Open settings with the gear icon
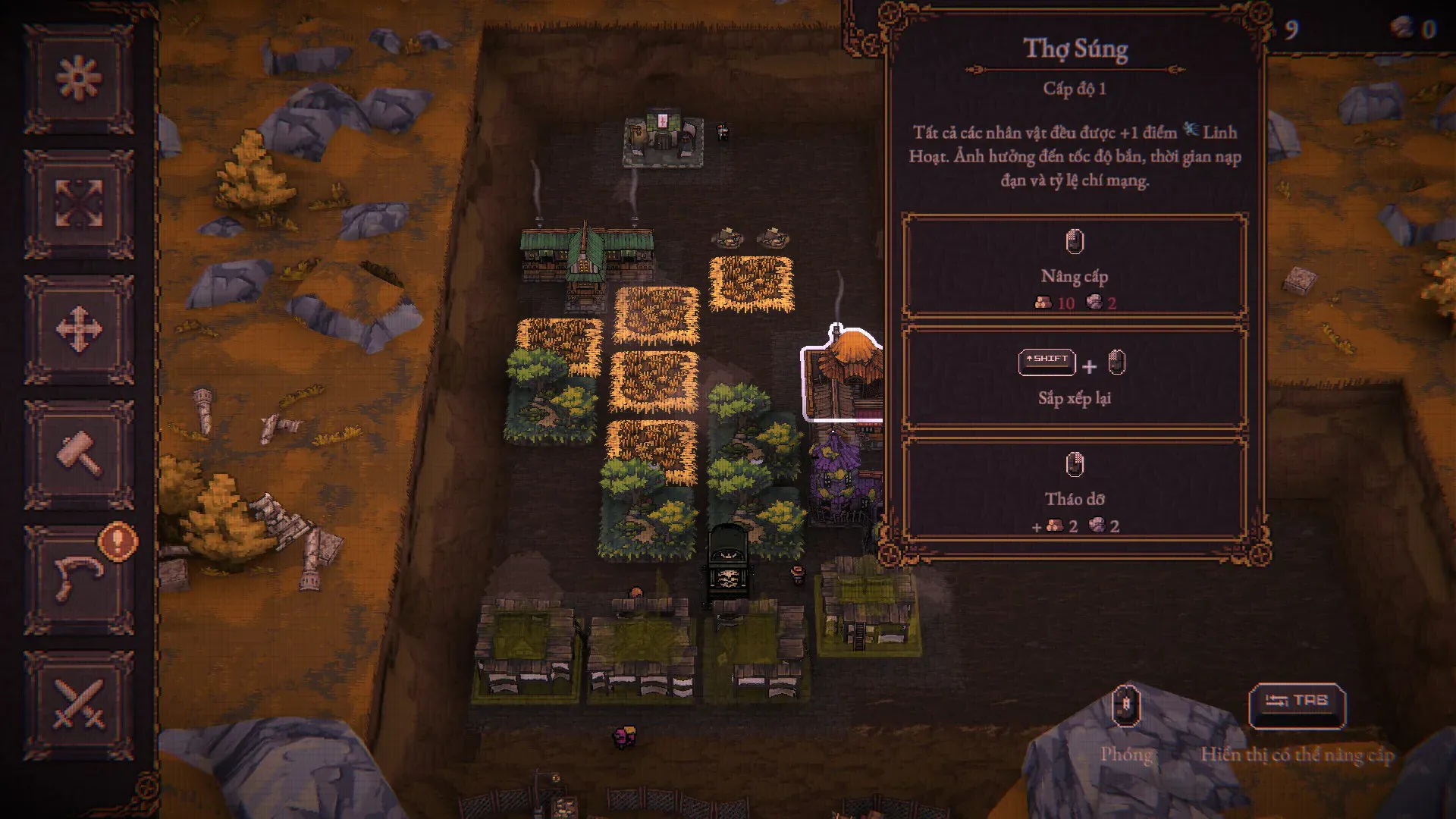 click(79, 79)
